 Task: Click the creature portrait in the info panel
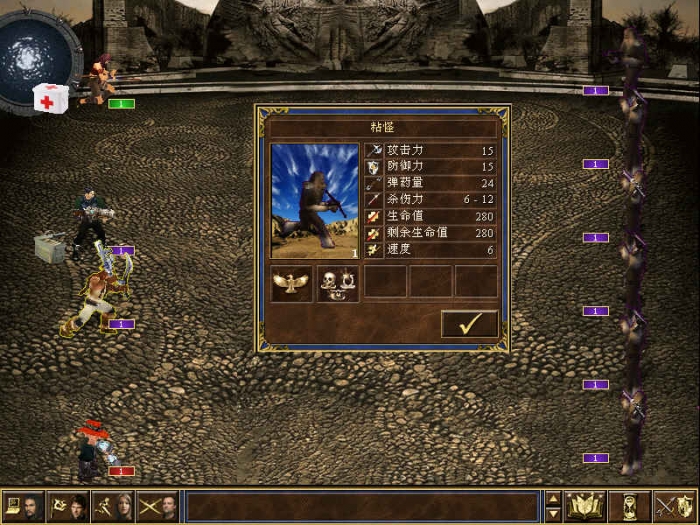pos(314,201)
